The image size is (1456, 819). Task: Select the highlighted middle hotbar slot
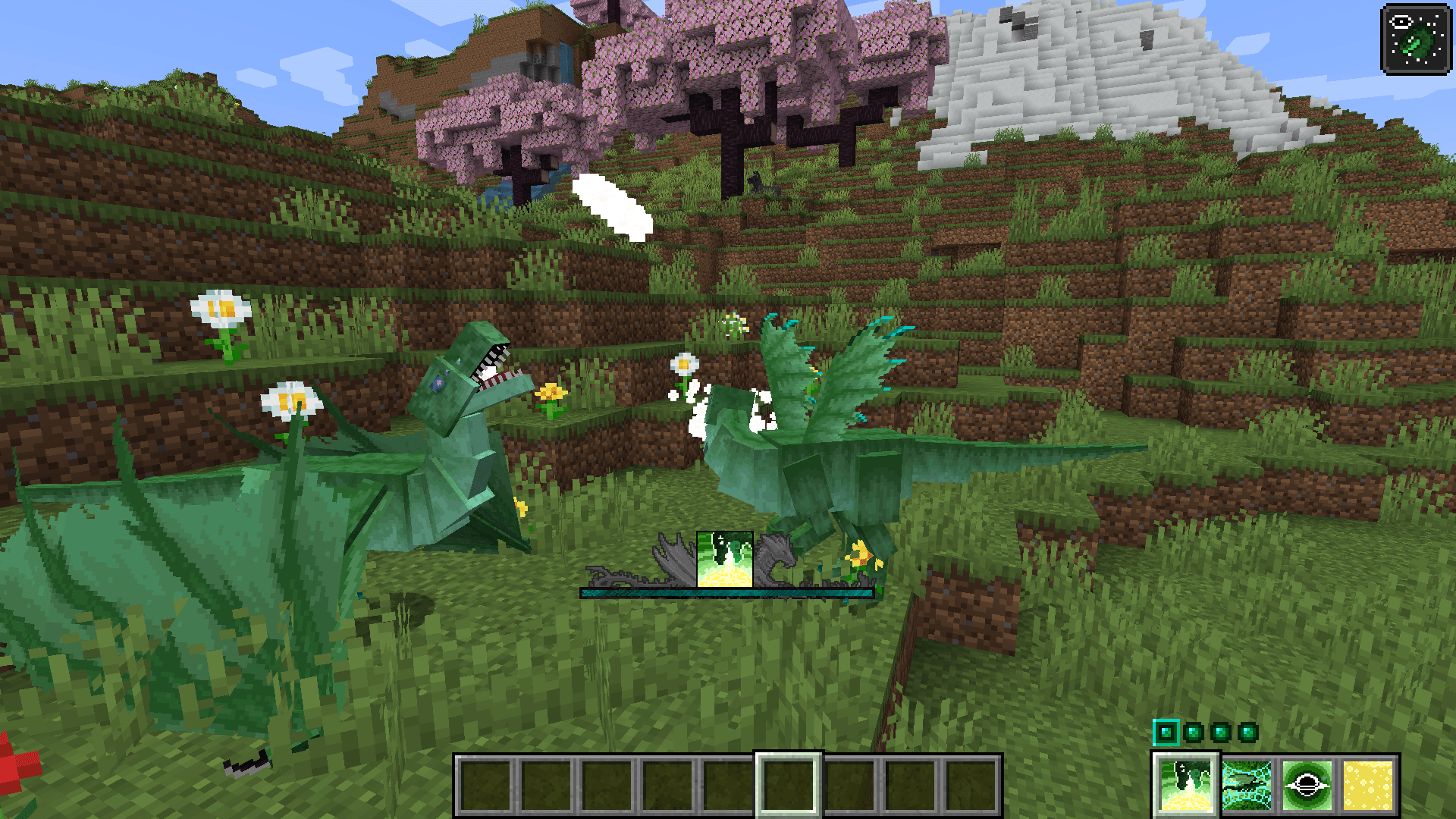coord(789,785)
